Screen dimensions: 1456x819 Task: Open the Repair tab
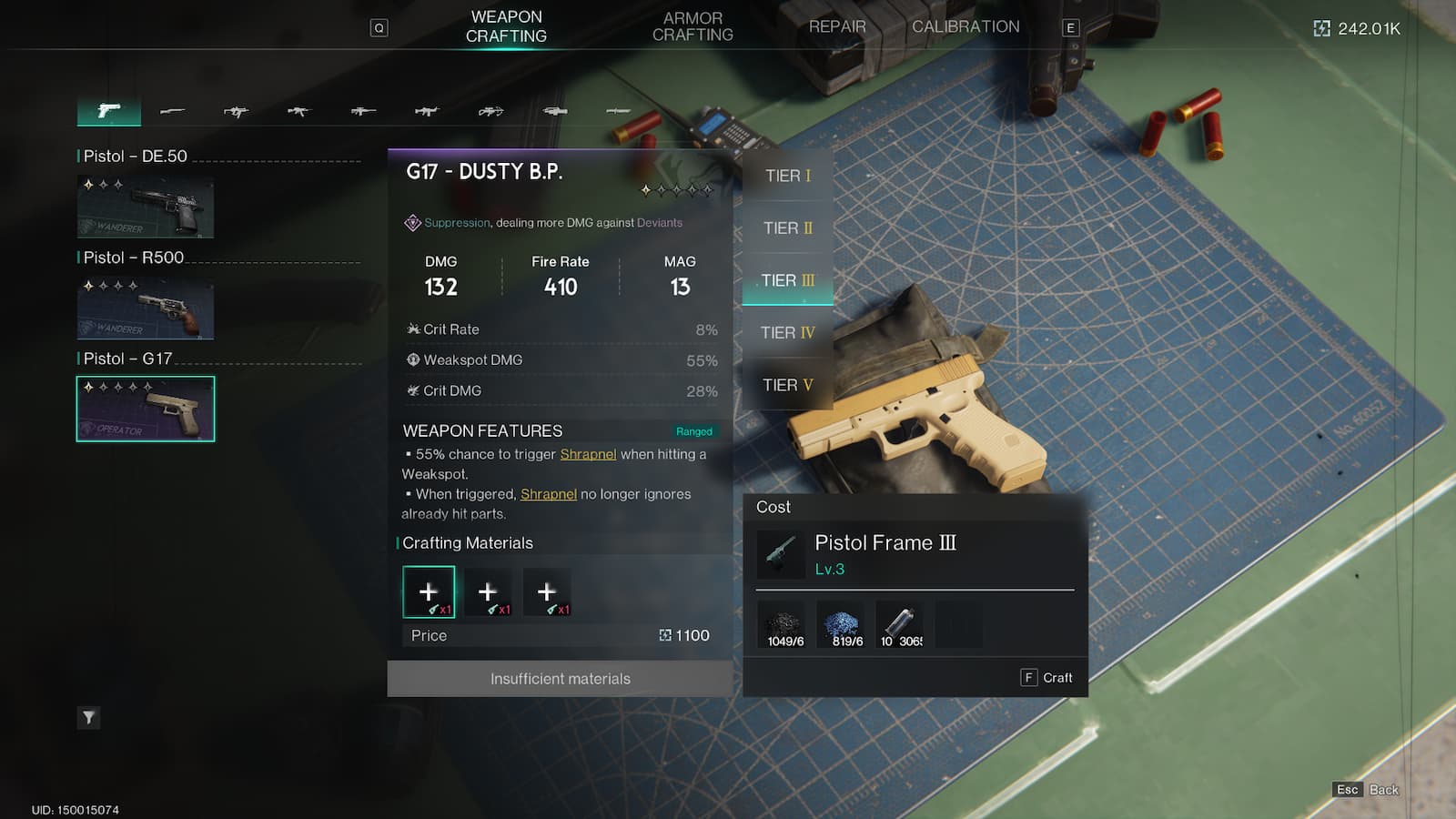click(835, 26)
